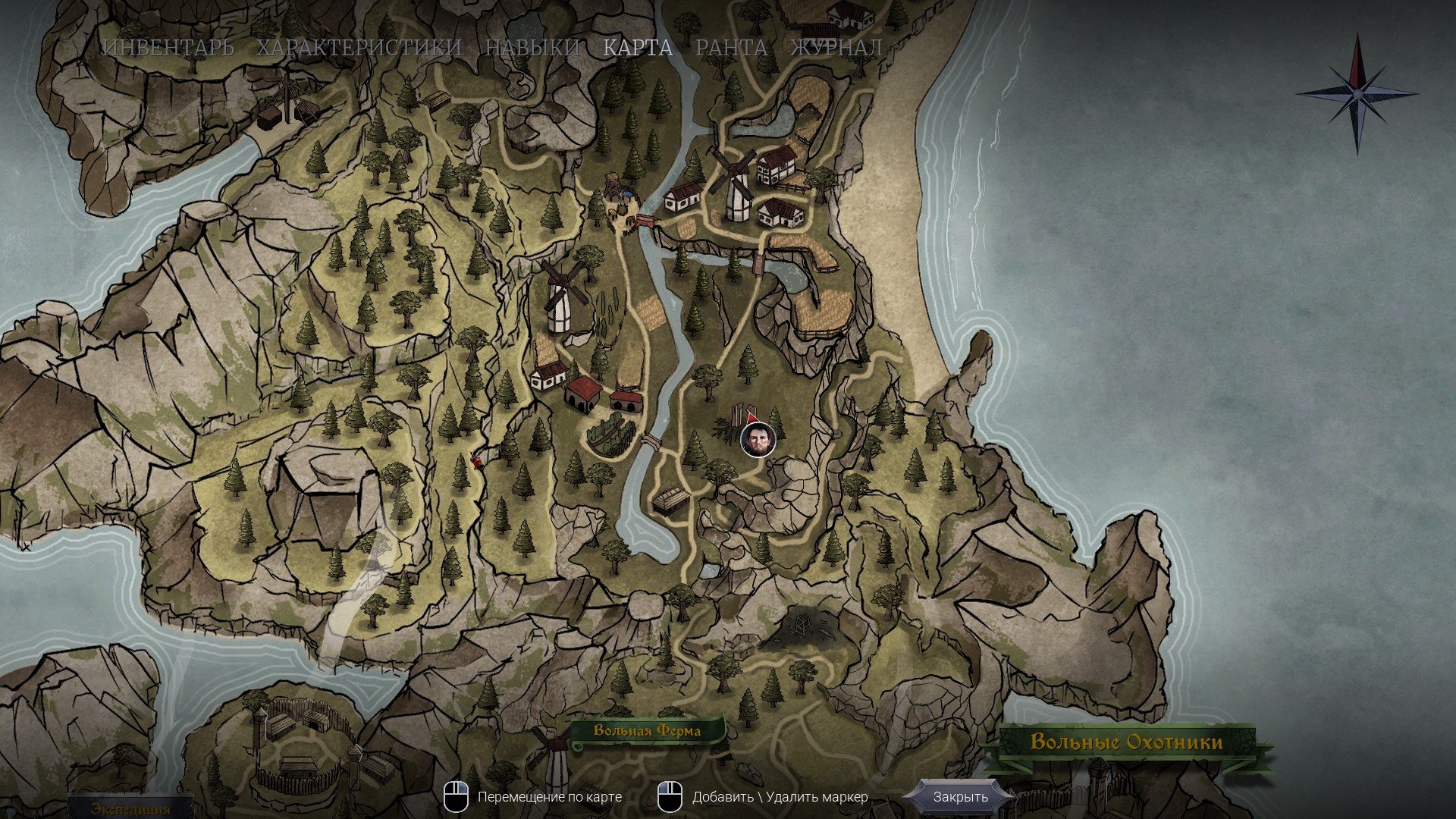Open the Ранта tab
The width and height of the screenshot is (1456, 819).
tap(731, 48)
